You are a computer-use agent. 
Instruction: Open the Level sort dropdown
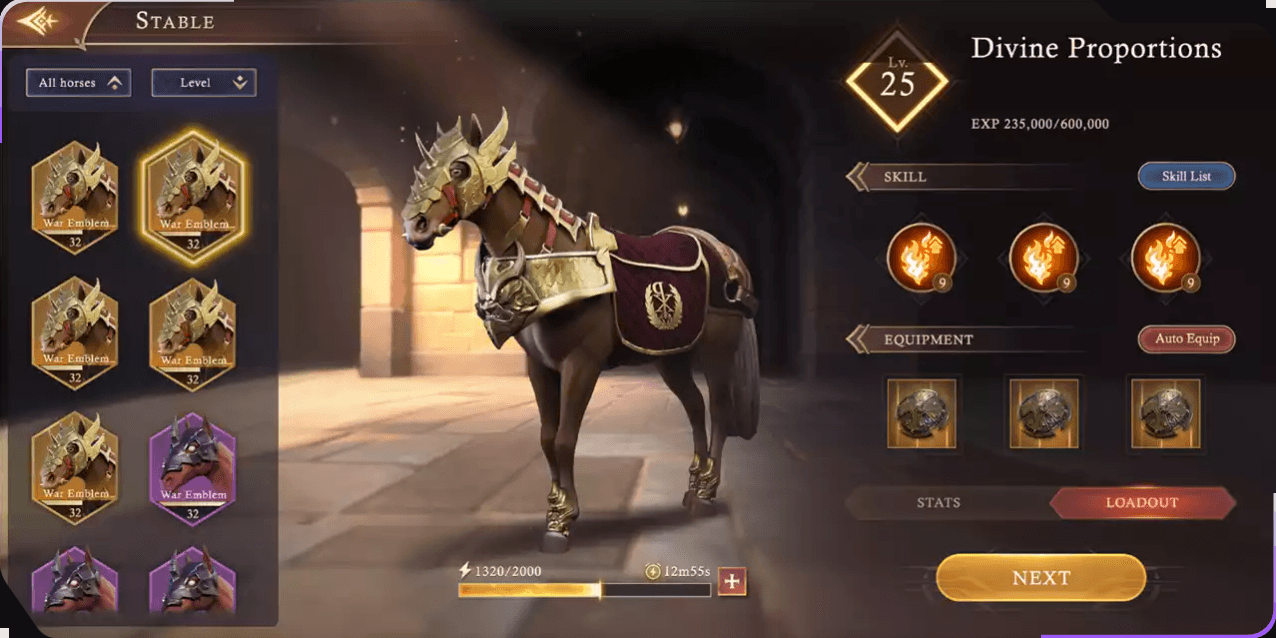pos(204,83)
